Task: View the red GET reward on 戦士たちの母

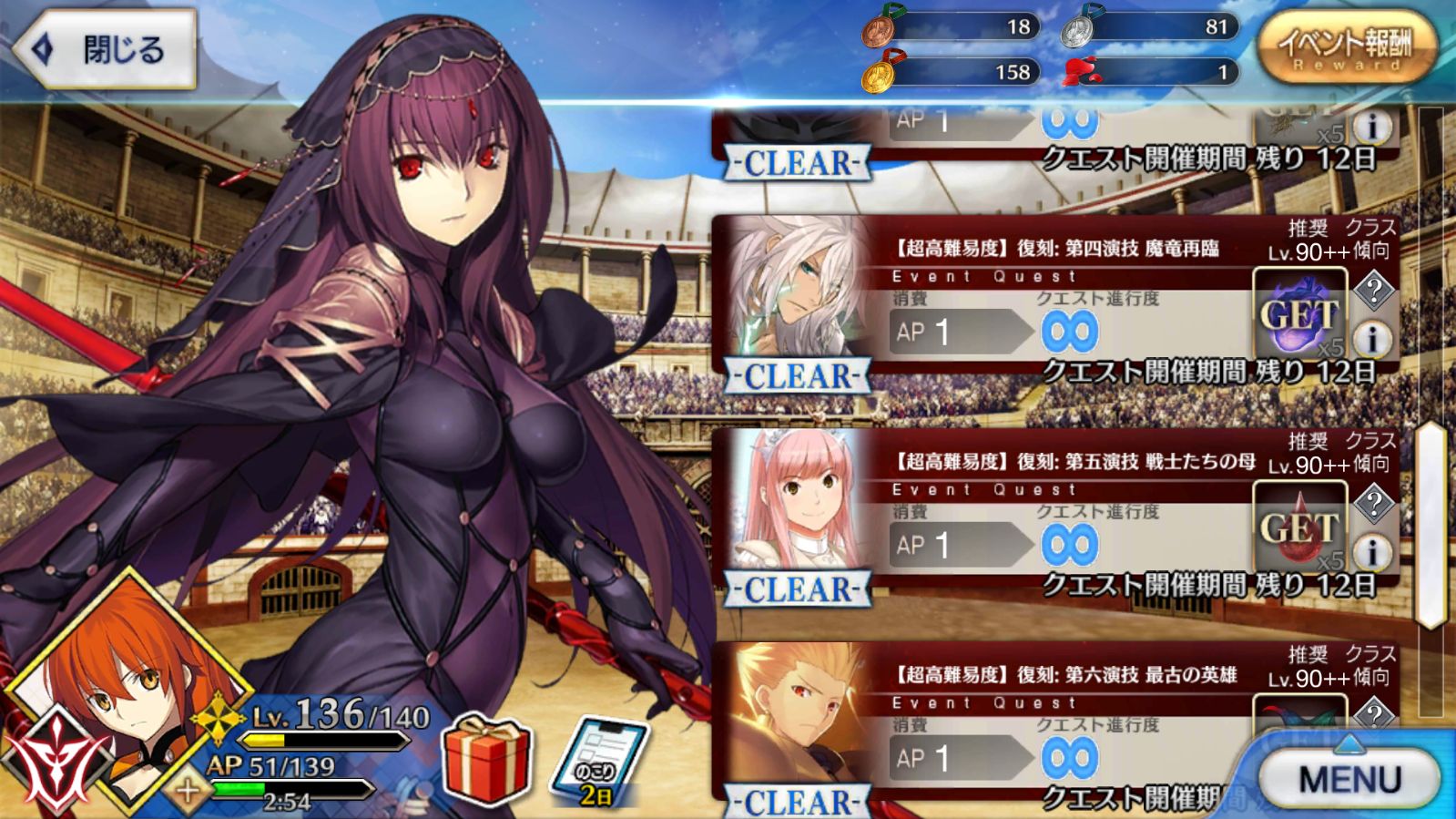Action: click(1299, 528)
